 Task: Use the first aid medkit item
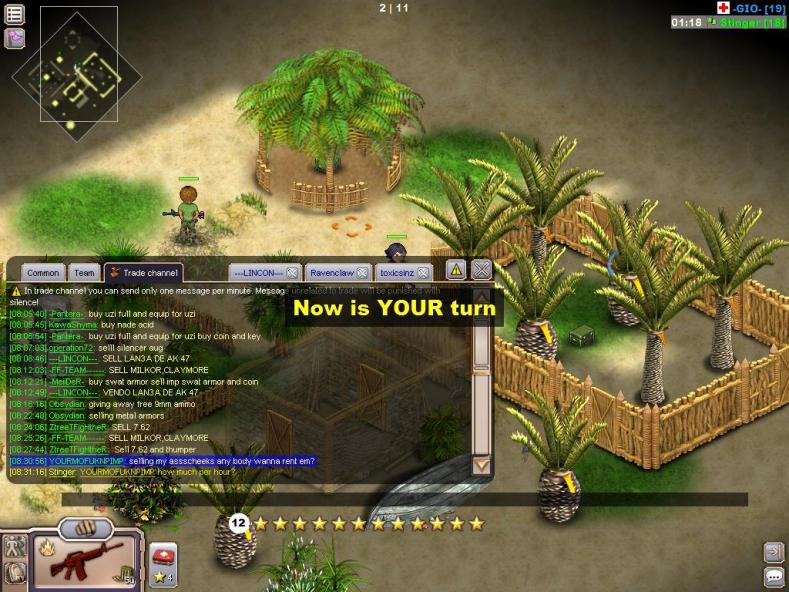(x=162, y=555)
